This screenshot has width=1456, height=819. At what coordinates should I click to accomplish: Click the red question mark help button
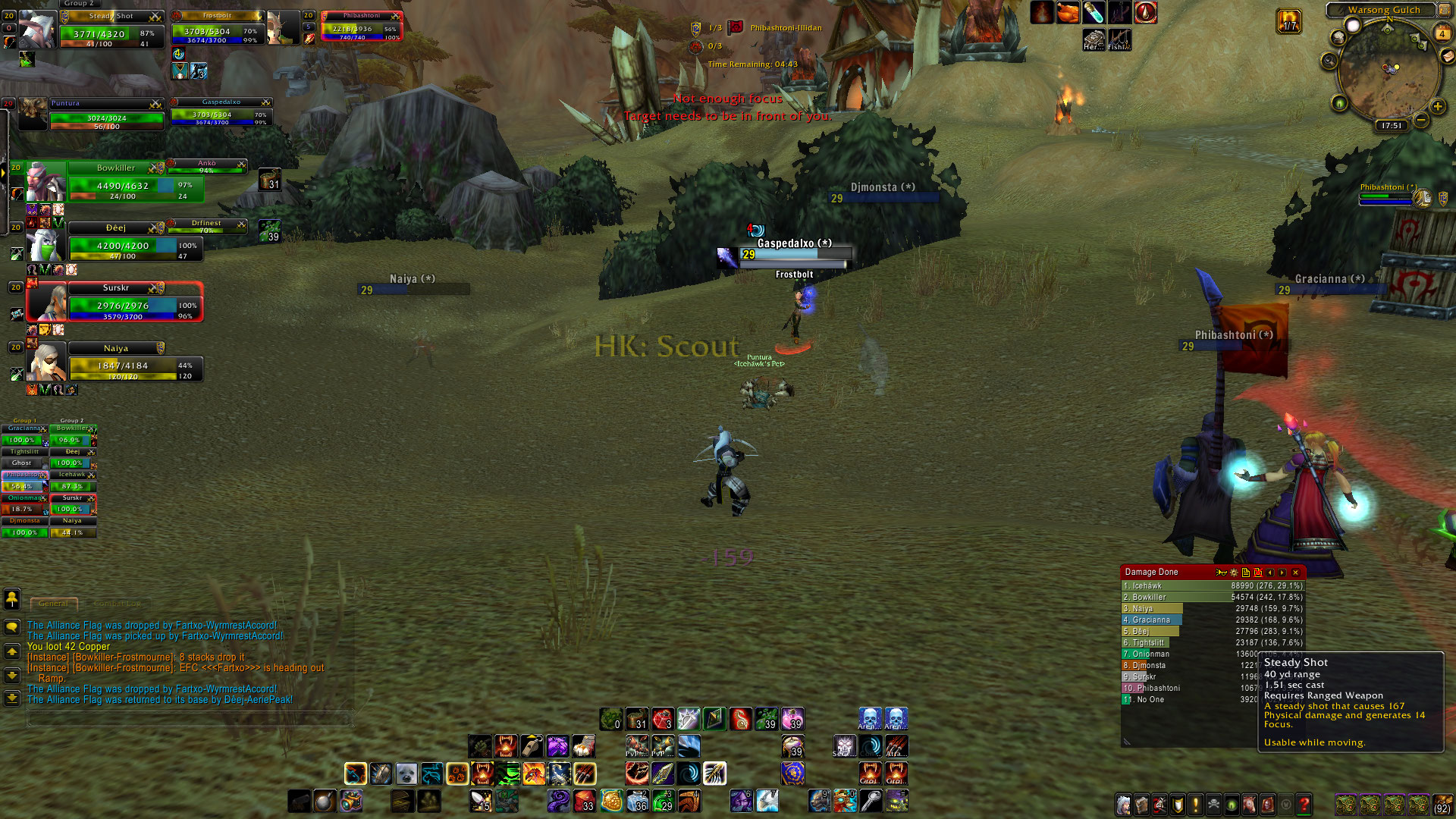[1304, 804]
